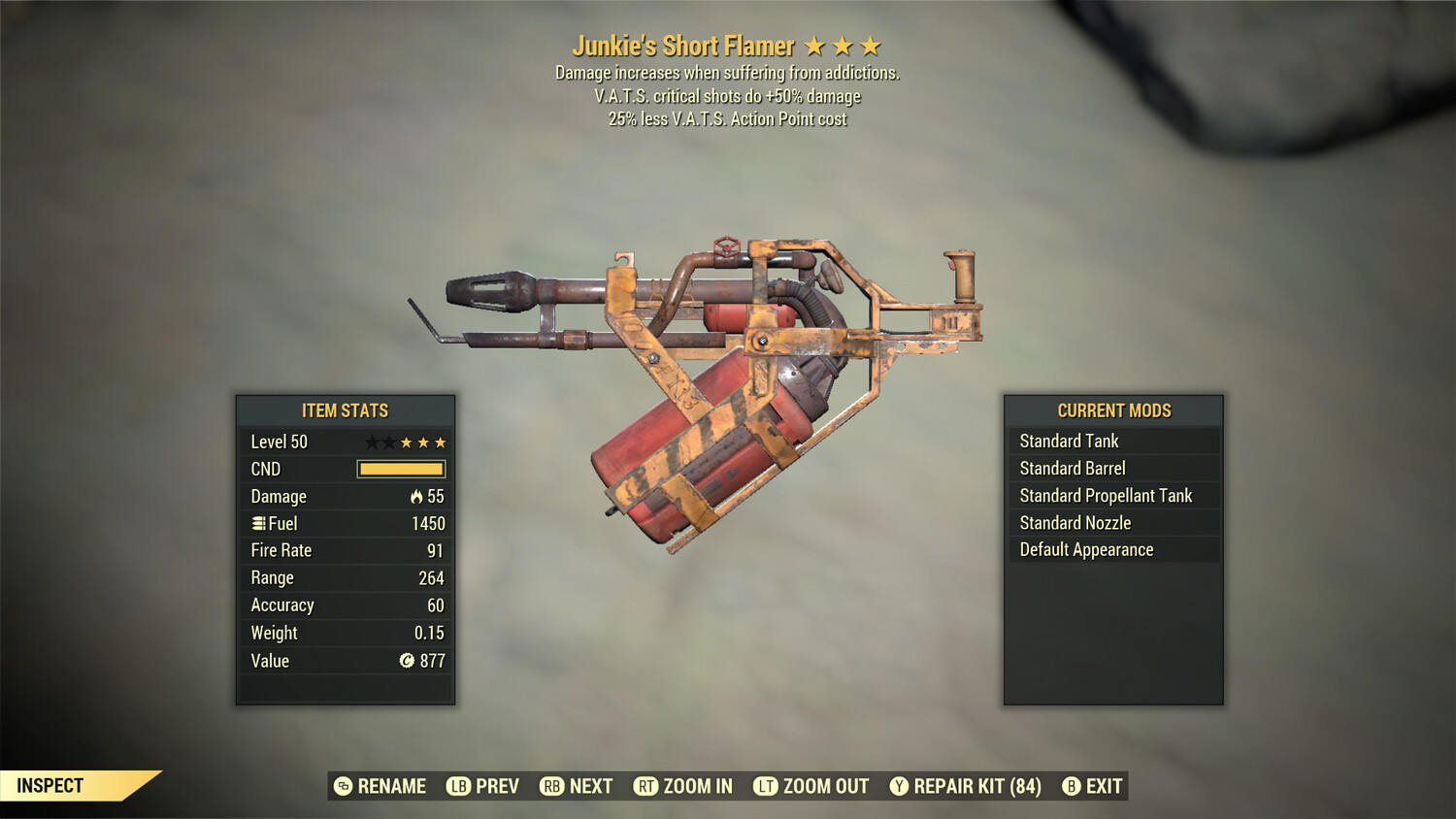1456x819 pixels.
Task: Select the third gold star in the title
Action: (871, 45)
